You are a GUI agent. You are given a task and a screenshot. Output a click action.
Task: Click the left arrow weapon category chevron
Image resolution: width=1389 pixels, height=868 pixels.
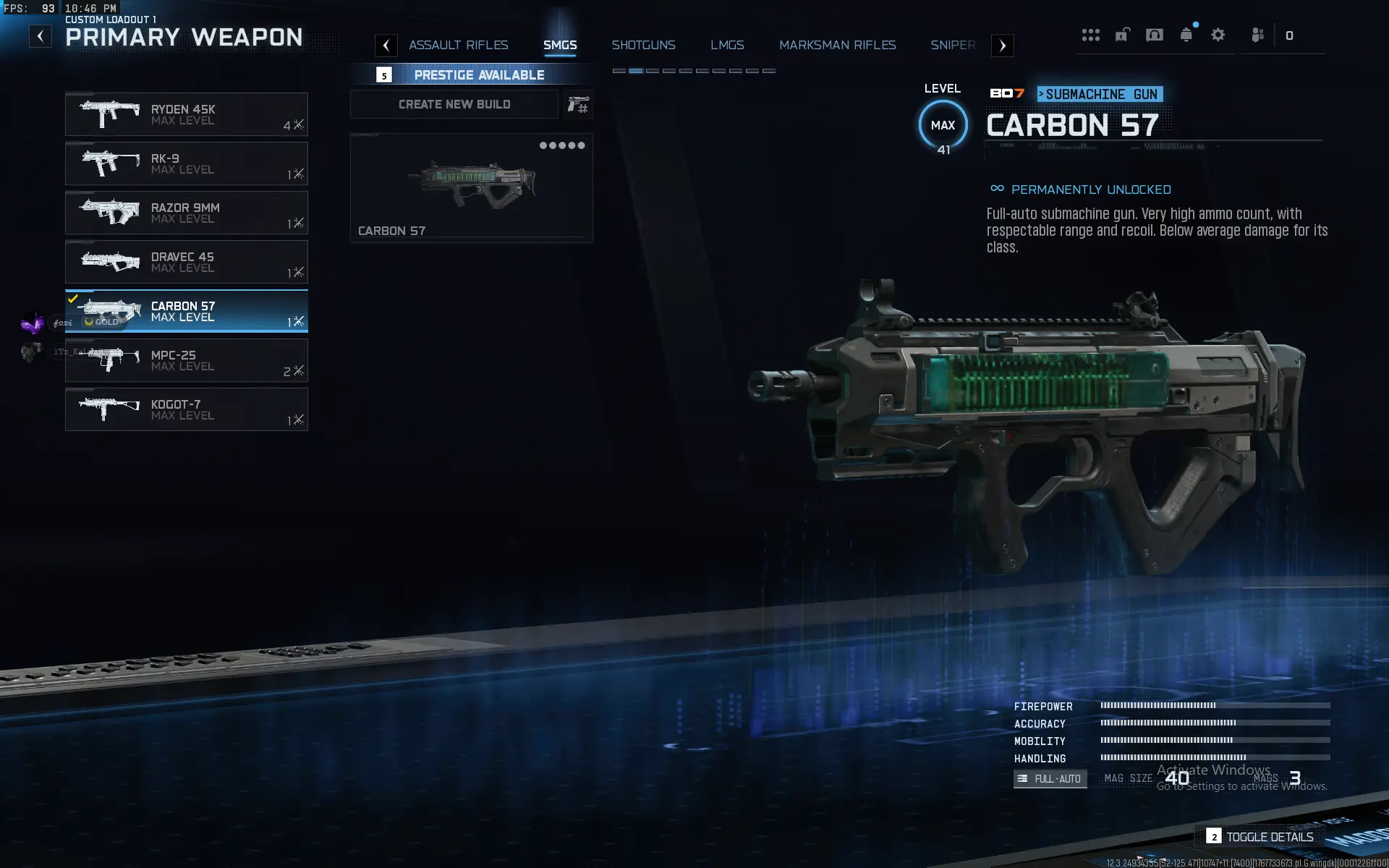pos(386,45)
